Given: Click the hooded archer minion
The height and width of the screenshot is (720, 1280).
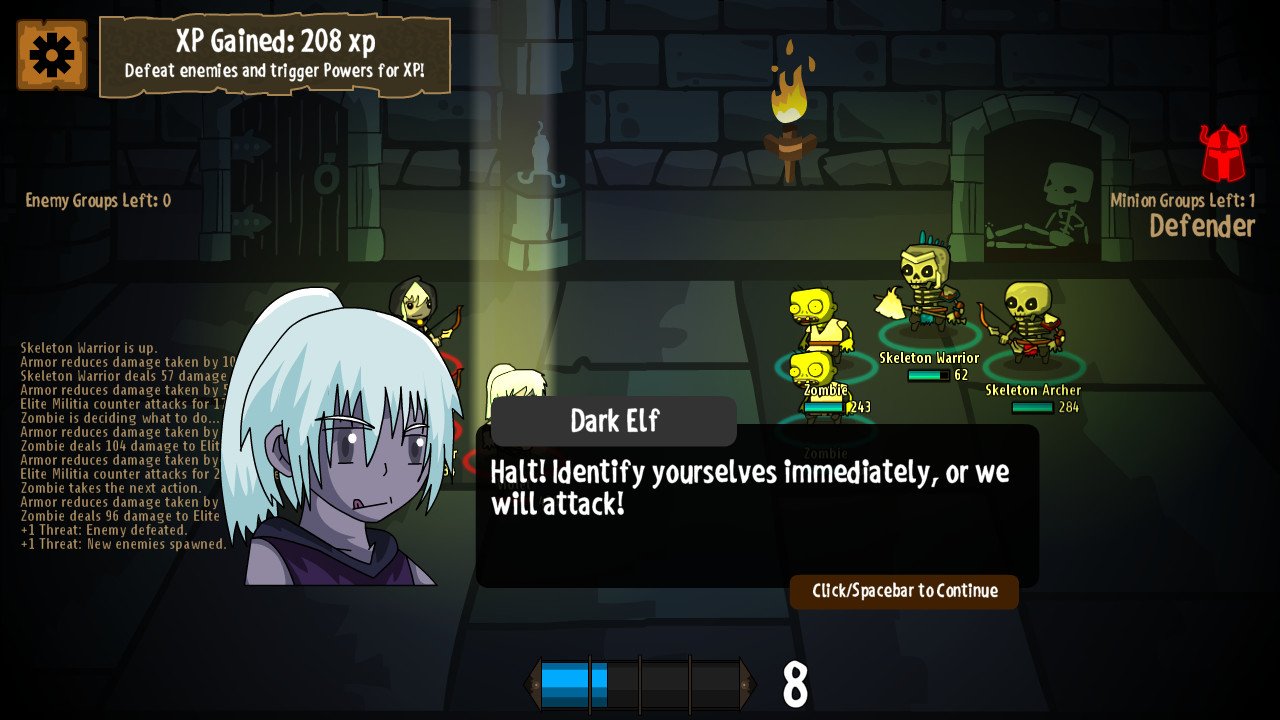Looking at the screenshot, I should point(415,305).
